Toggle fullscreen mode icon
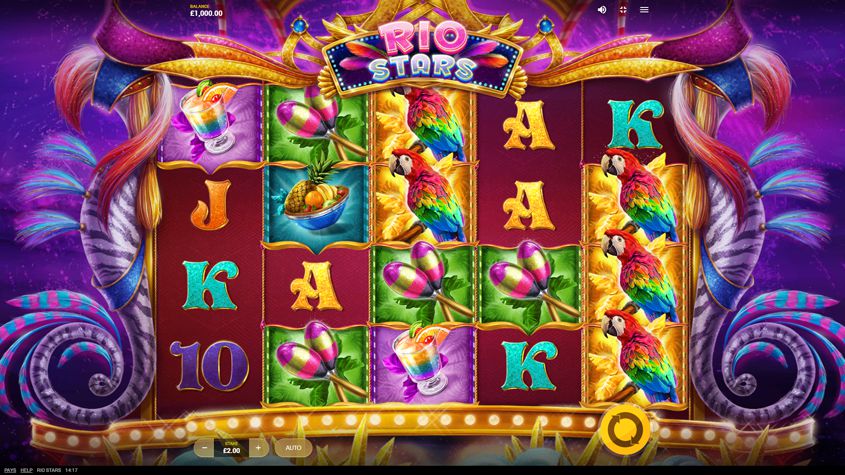The height and width of the screenshot is (475, 845). (623, 10)
